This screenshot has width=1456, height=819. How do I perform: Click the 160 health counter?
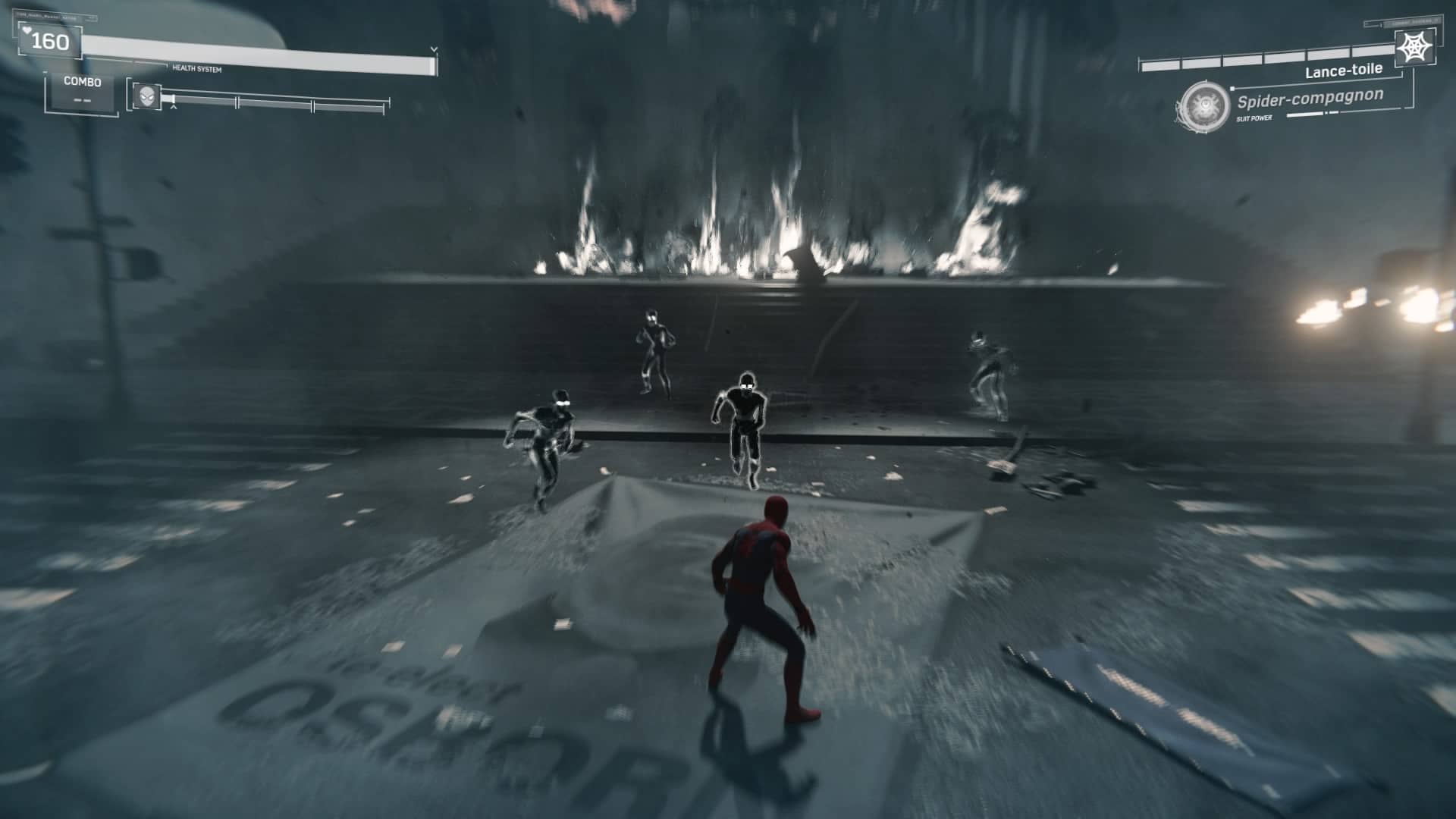(x=50, y=42)
